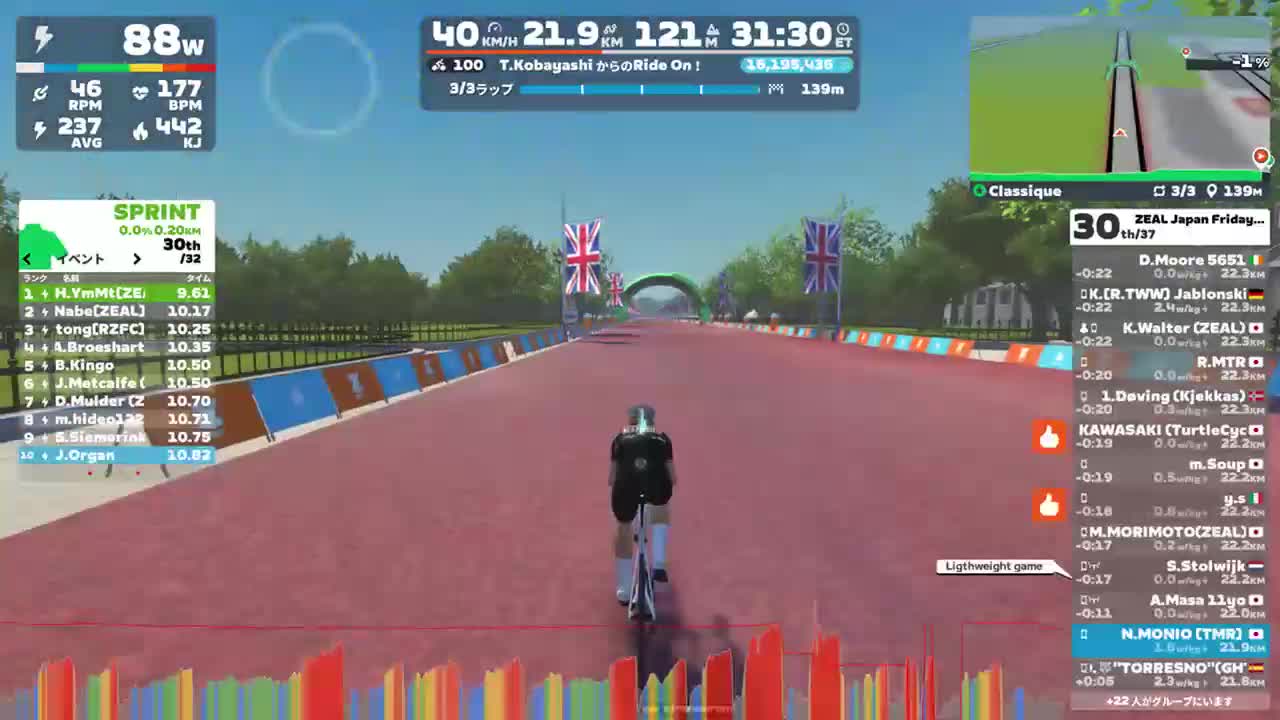
Task: Open the previous leaderboard with the left arrow
Action: coord(26,258)
